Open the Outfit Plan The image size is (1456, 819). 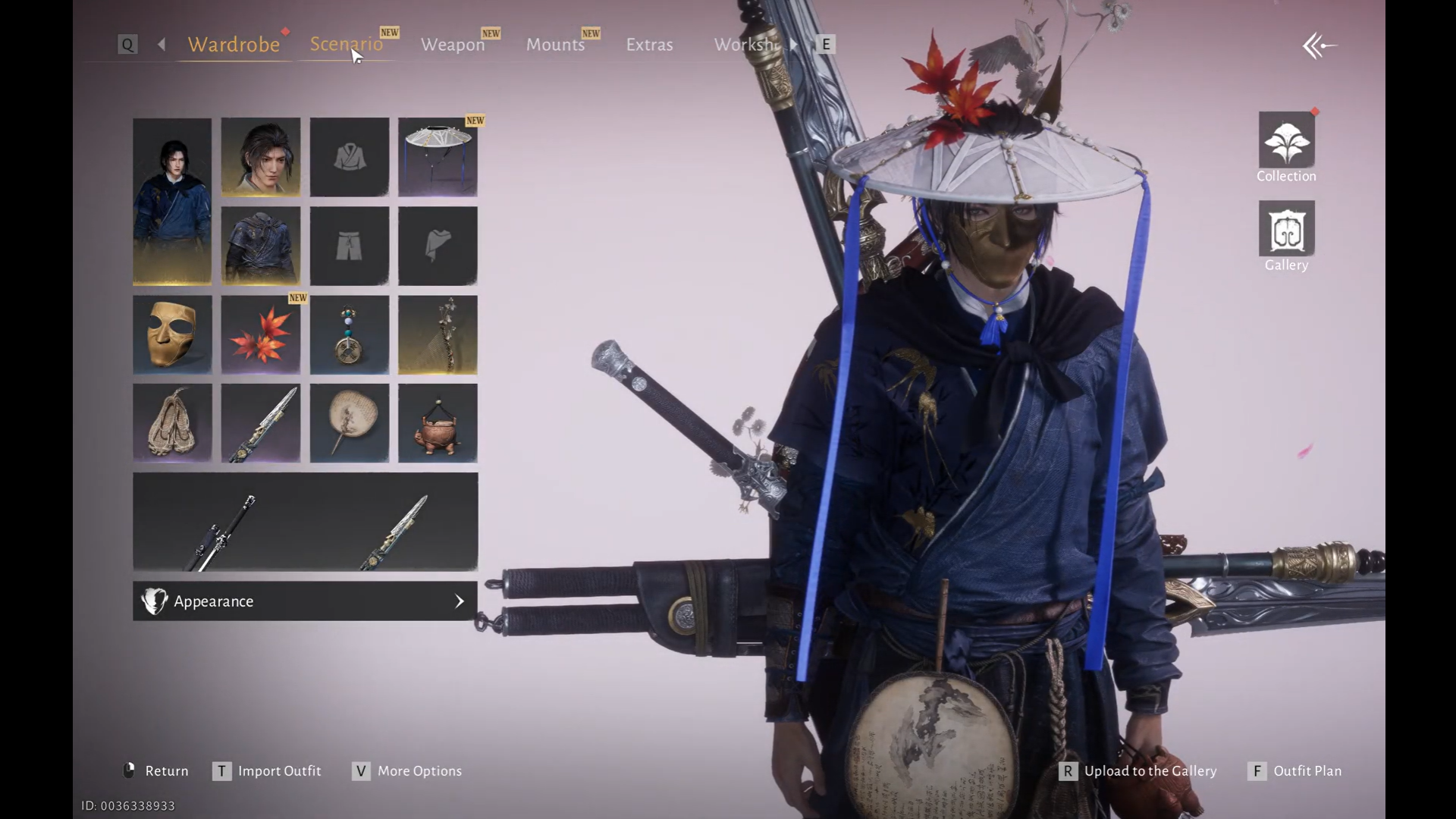tap(1307, 771)
